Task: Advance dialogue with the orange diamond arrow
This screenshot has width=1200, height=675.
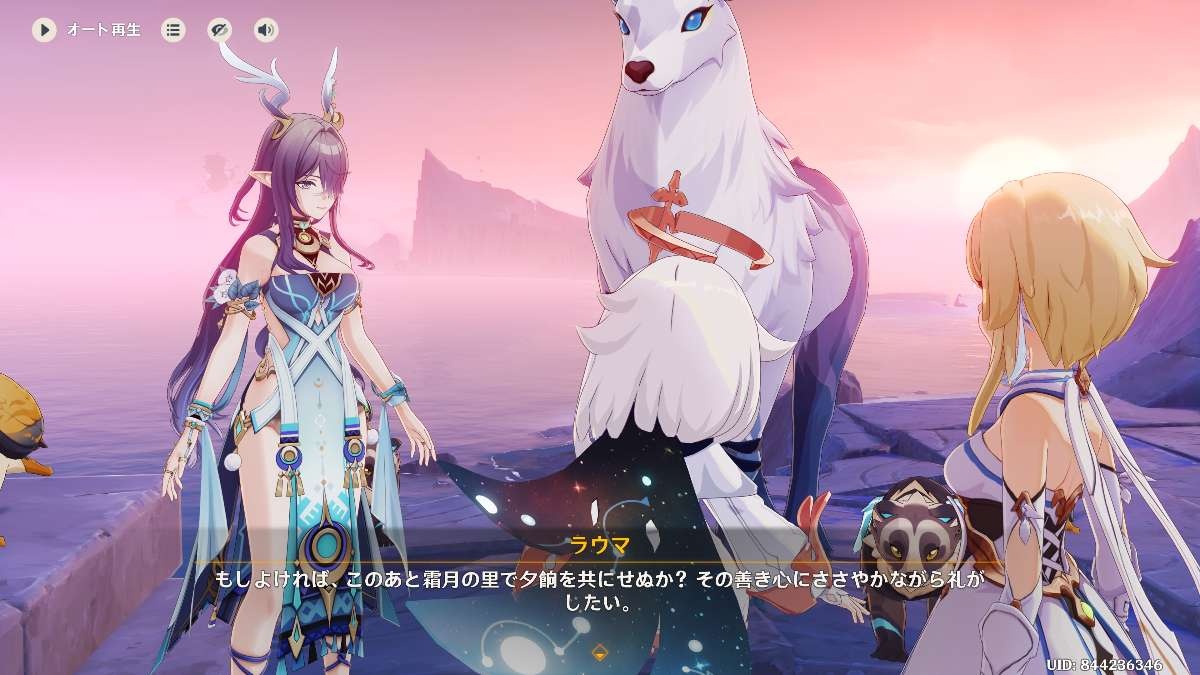Action: 600,653
